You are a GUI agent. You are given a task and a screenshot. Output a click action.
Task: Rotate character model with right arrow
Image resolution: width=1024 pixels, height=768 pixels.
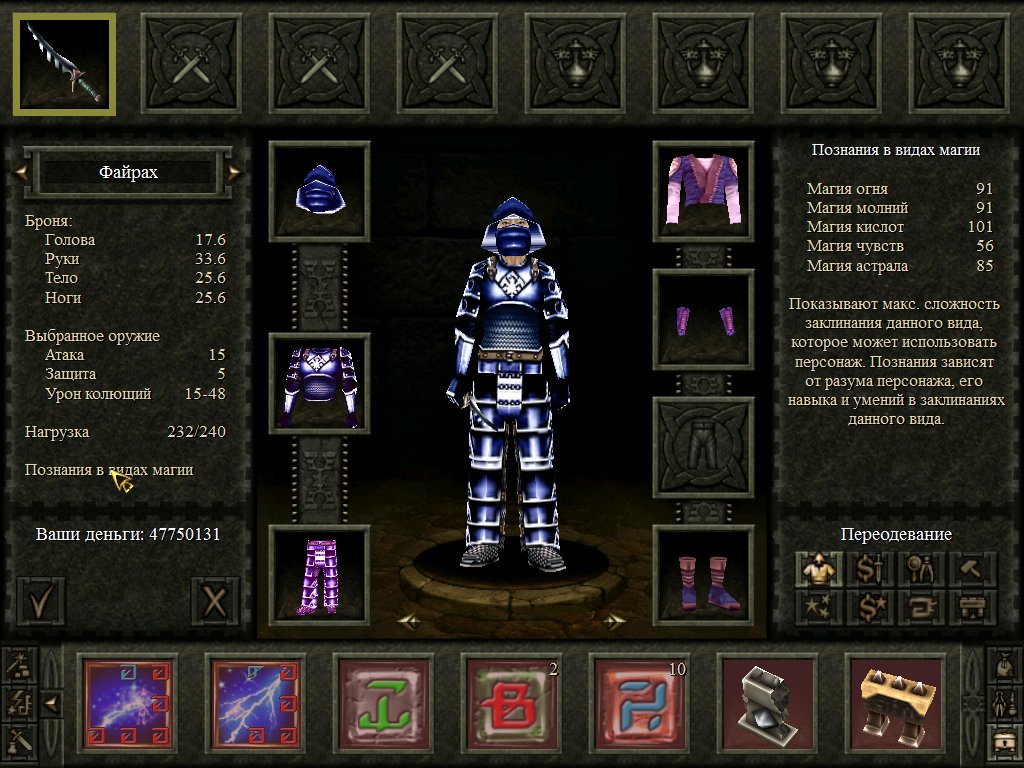click(610, 621)
